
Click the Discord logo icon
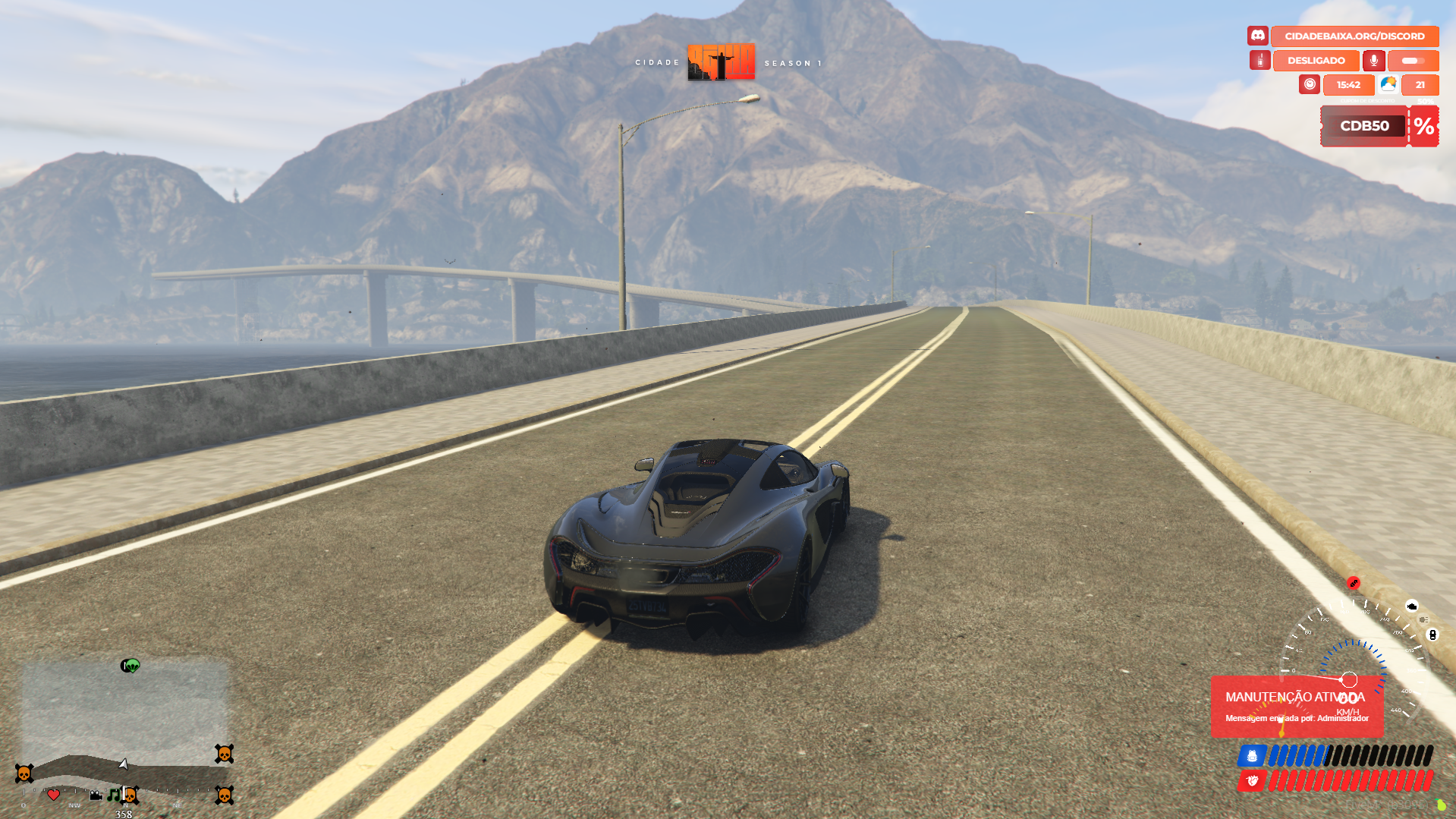pos(1257,36)
